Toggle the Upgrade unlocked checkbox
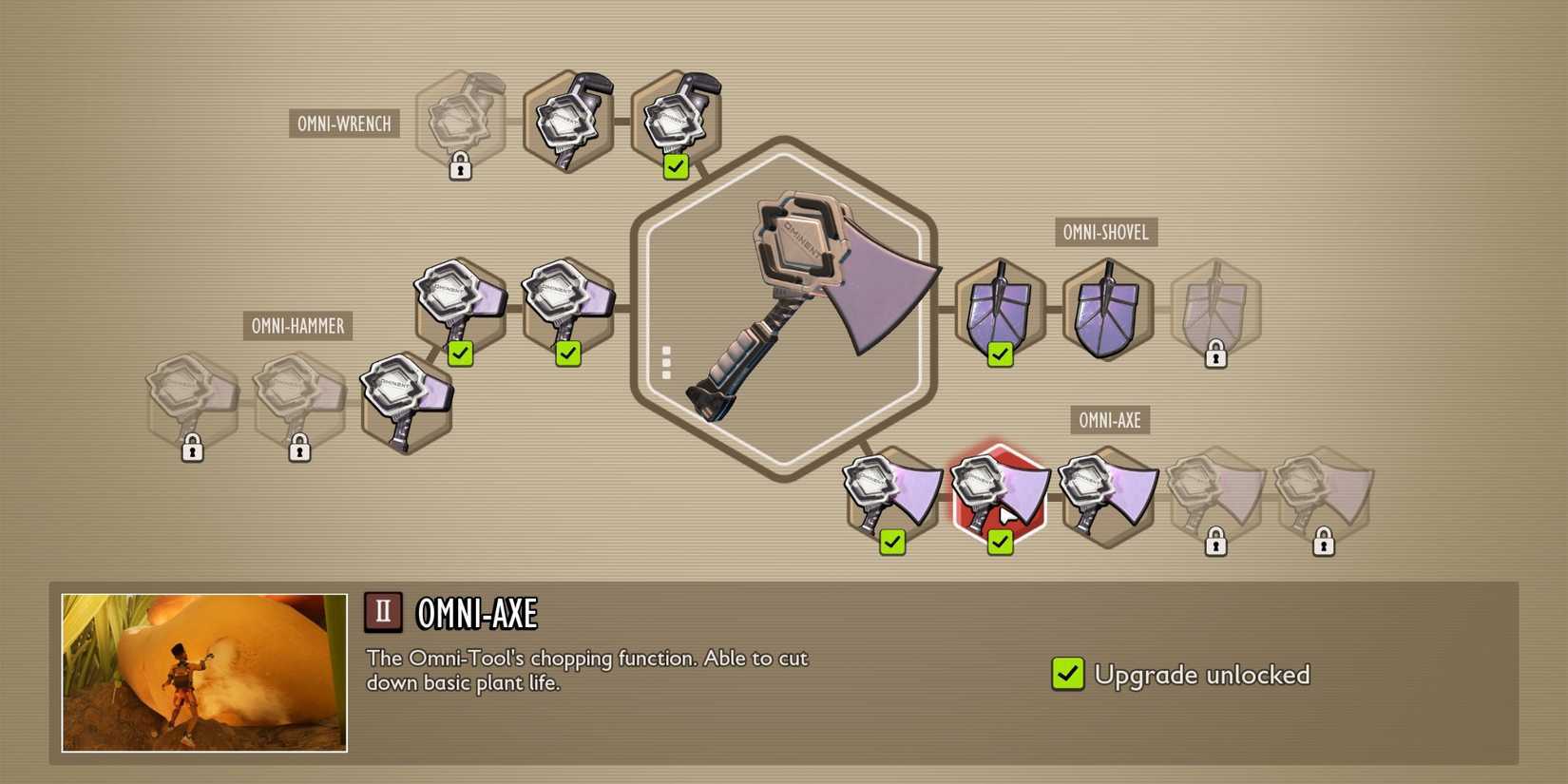This screenshot has height=784, width=1568. (1066, 675)
